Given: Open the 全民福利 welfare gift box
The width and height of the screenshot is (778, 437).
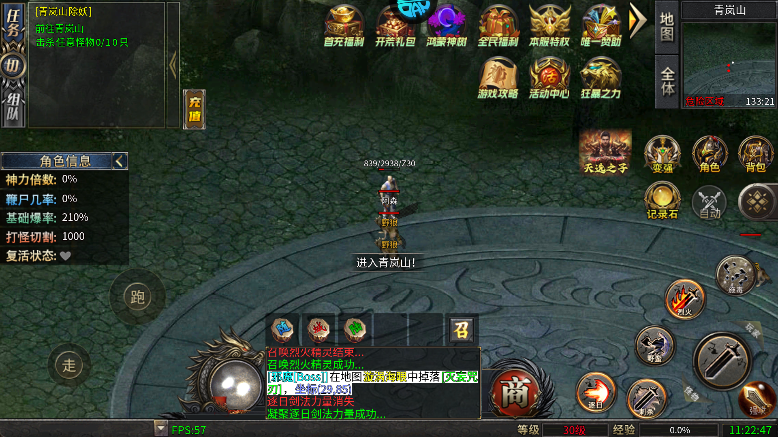Looking at the screenshot, I should [499, 25].
